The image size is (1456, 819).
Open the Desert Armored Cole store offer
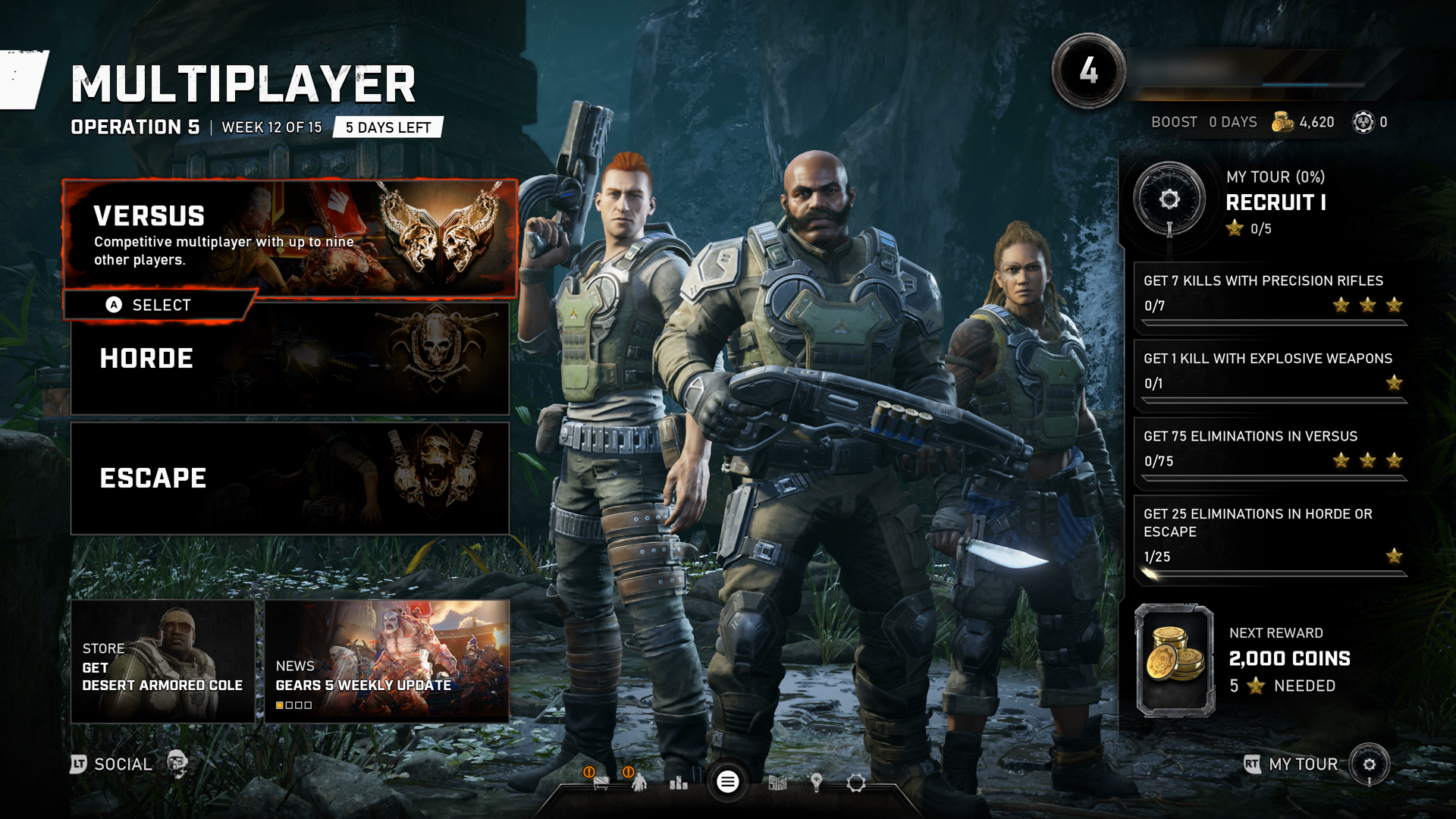162,661
